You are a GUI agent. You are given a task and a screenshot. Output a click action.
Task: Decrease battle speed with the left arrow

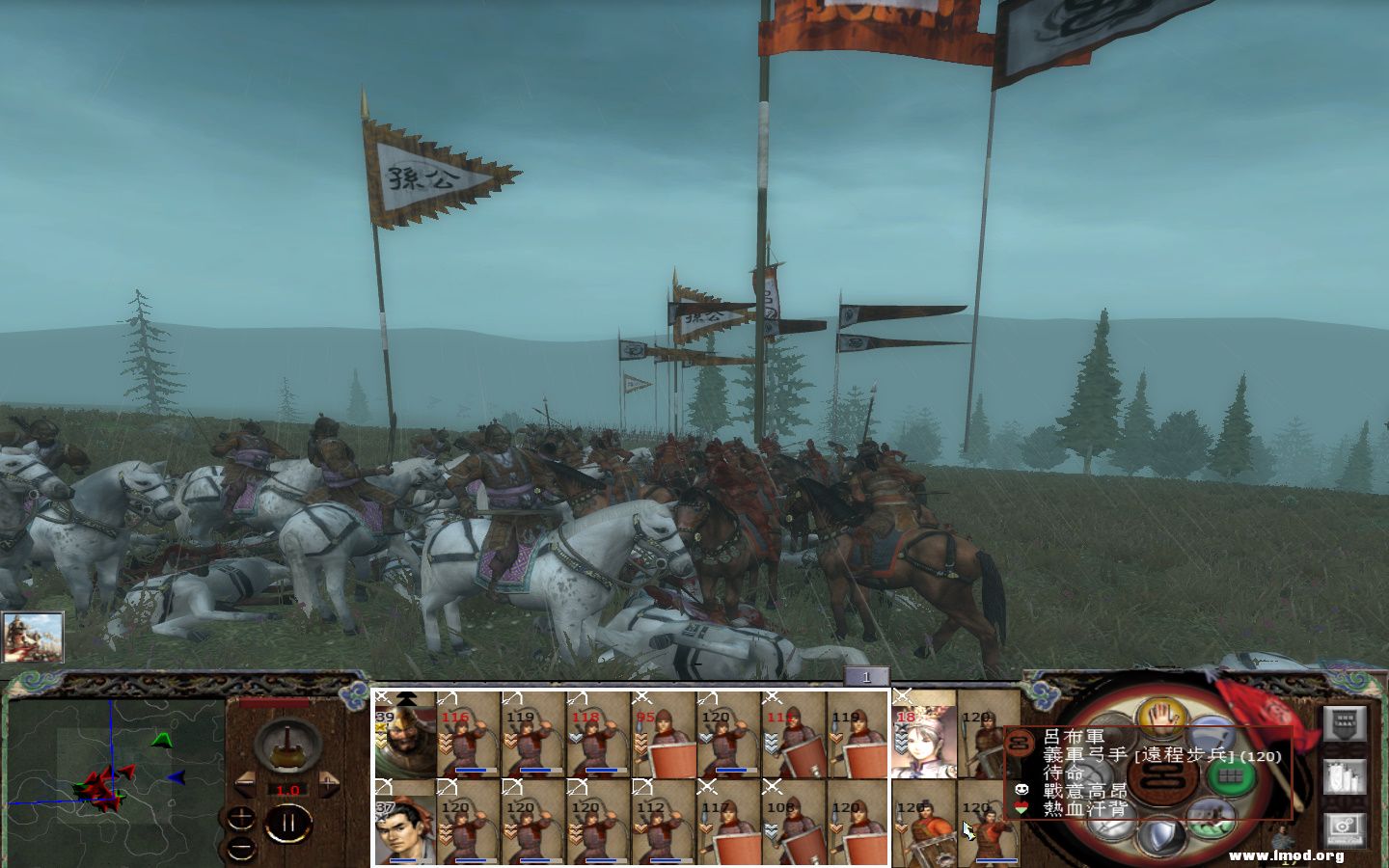[244, 782]
